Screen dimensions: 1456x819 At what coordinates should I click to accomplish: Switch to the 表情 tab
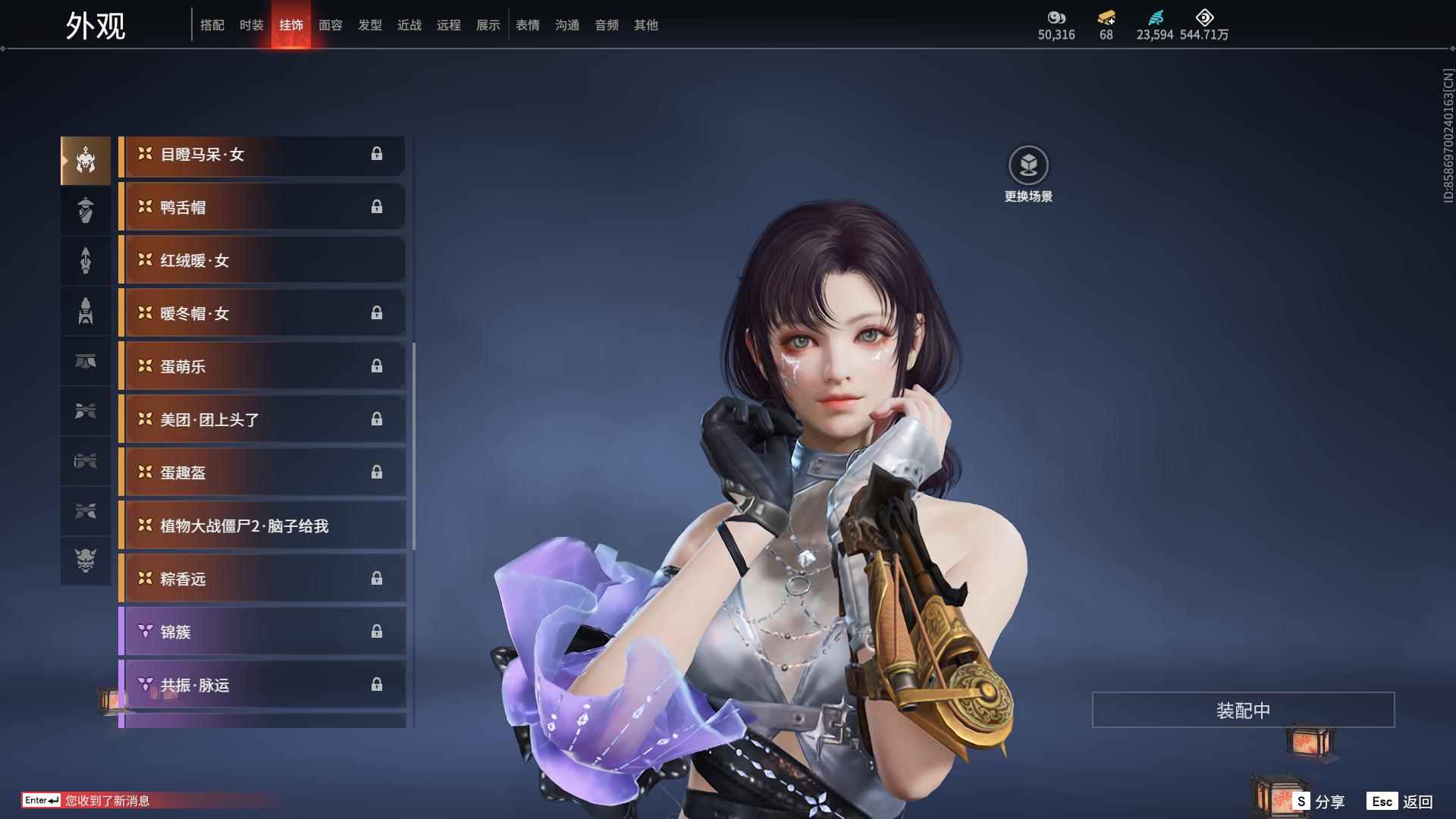528,25
